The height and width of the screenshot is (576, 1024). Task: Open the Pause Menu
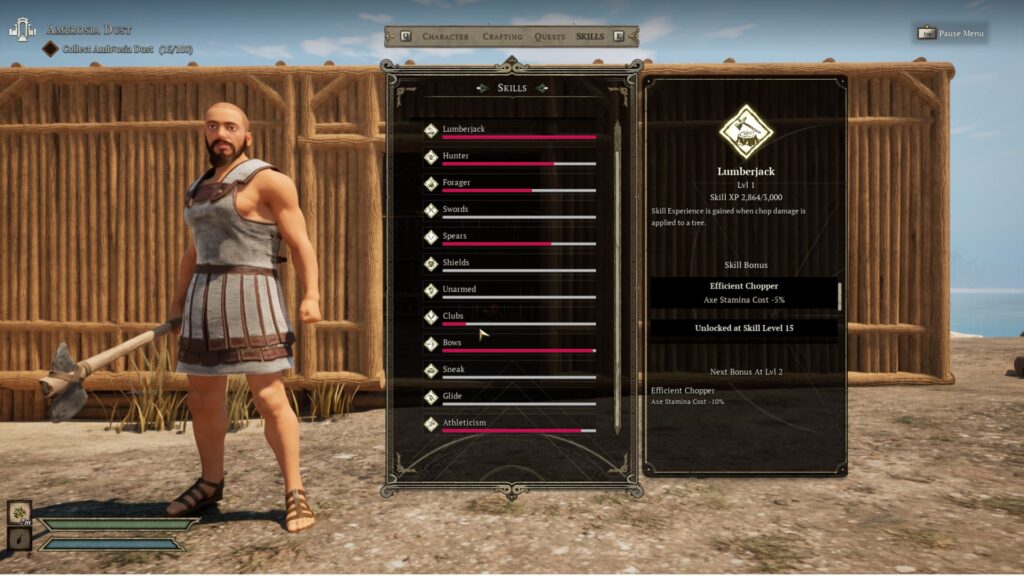(951, 33)
